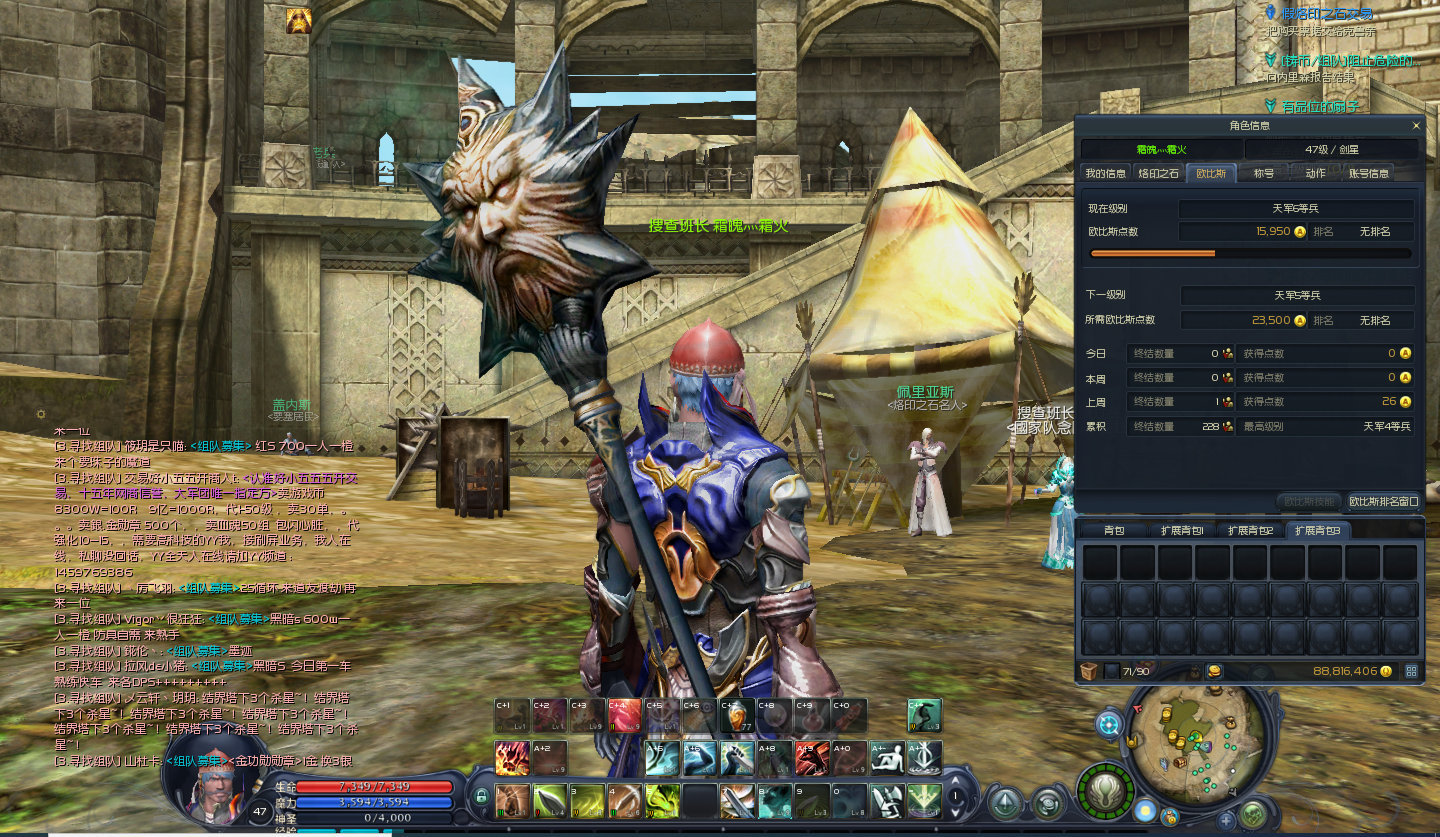This screenshot has height=837, width=1440.
Task: Activate the green leaf blade skill
Action: click(549, 800)
